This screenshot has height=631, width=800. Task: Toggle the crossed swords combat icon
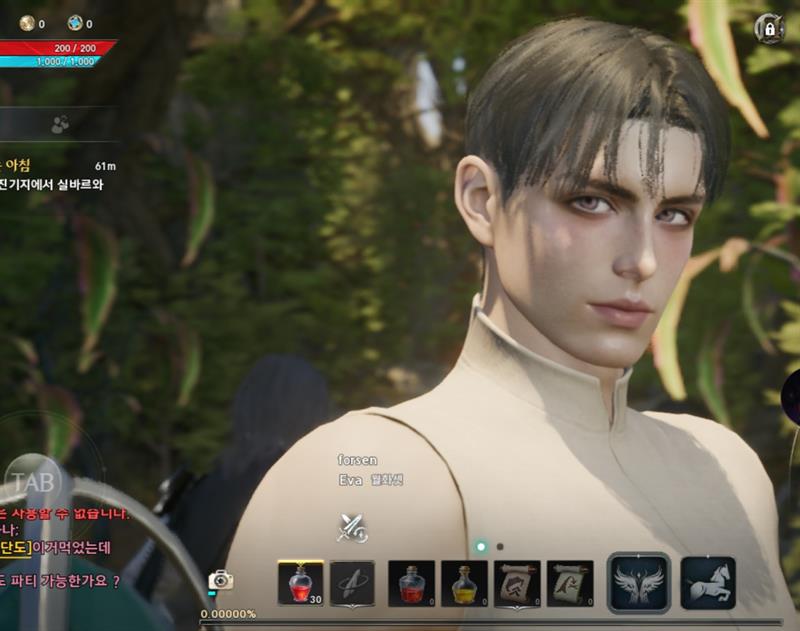click(352, 527)
